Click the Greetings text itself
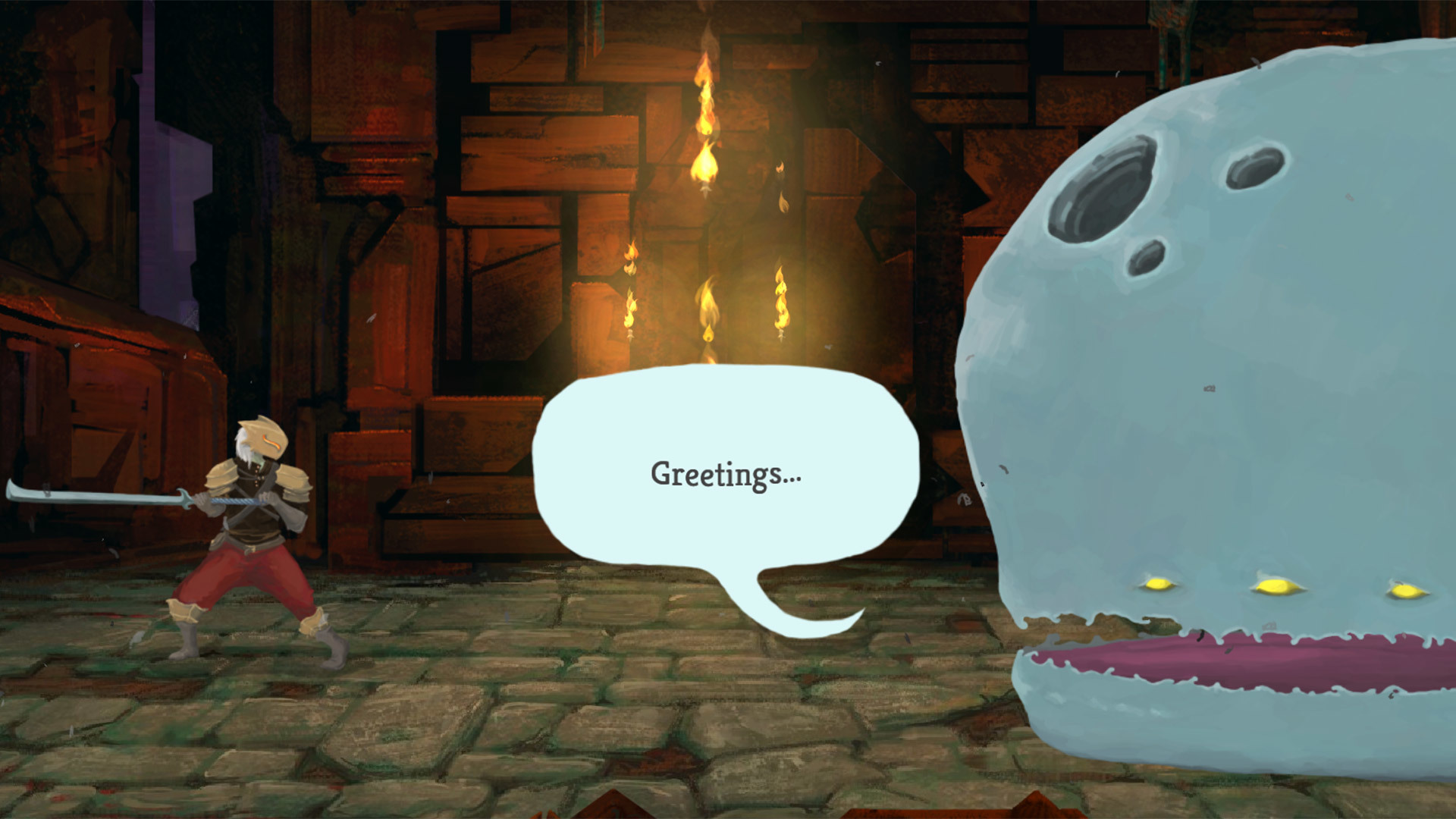Image resolution: width=1456 pixels, height=819 pixels. (728, 476)
